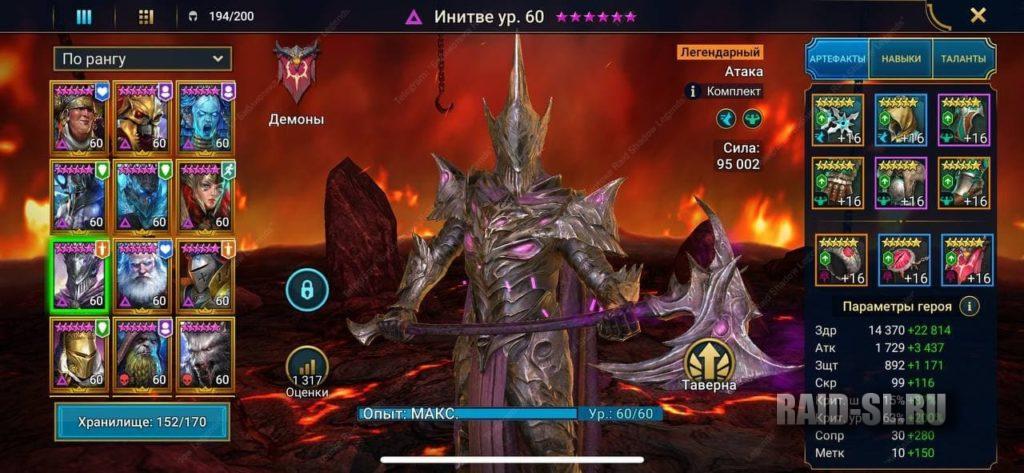Open the equipped gauntlets artifact slot
The width and height of the screenshot is (1024, 473).
(837, 183)
